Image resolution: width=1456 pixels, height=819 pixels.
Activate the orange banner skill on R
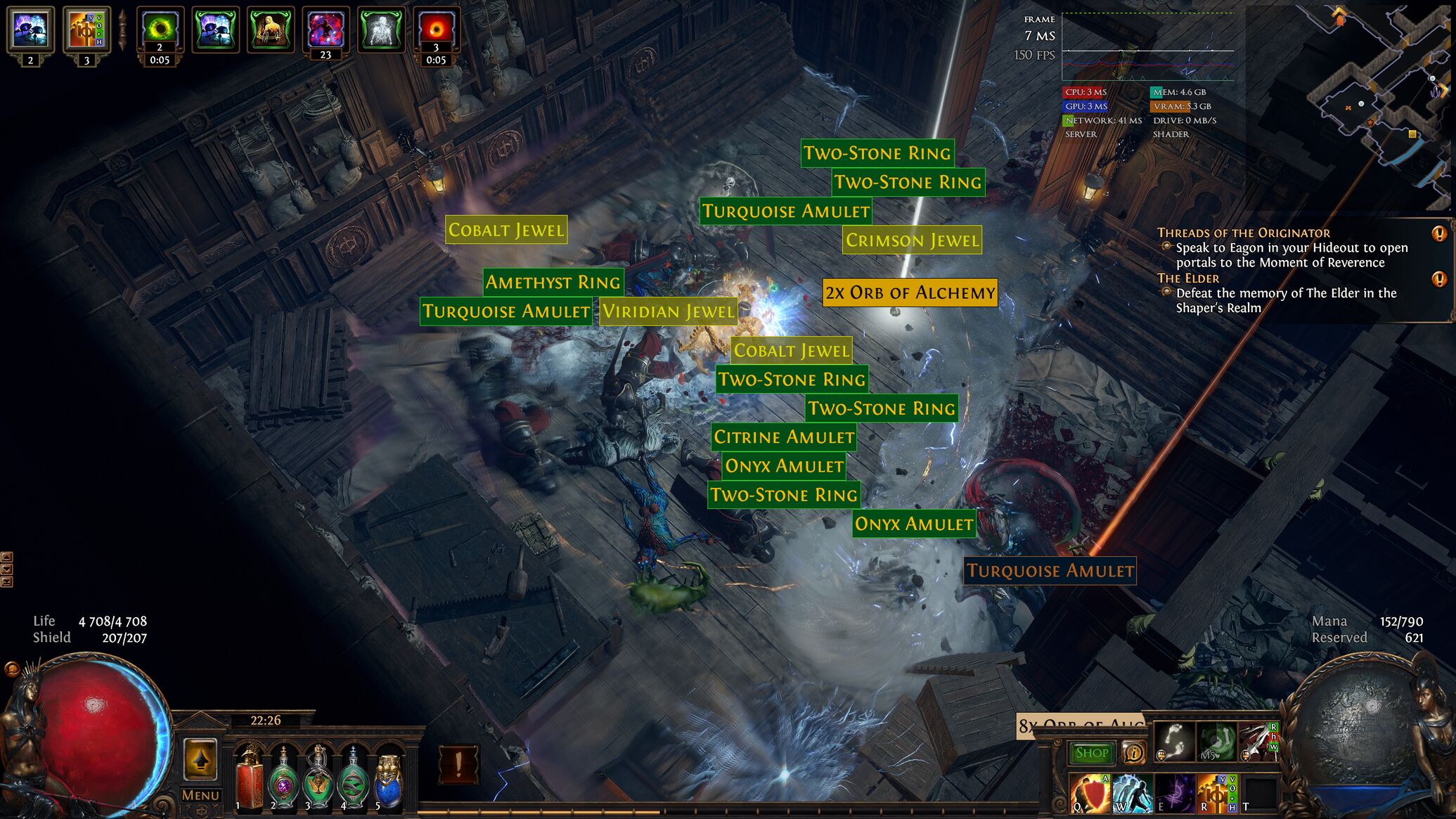point(1215,793)
